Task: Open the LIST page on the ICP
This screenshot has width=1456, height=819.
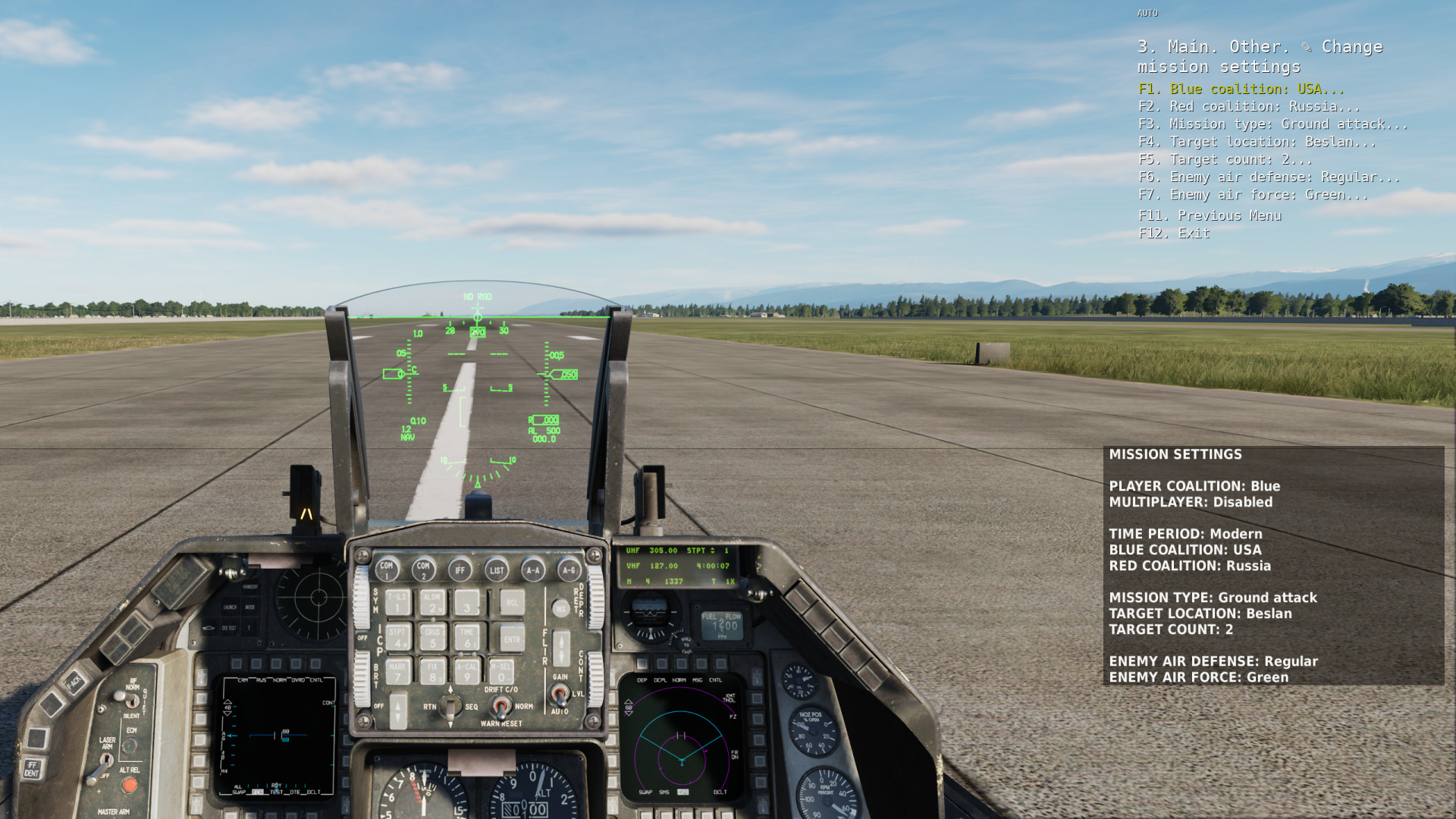Action: coord(497,570)
